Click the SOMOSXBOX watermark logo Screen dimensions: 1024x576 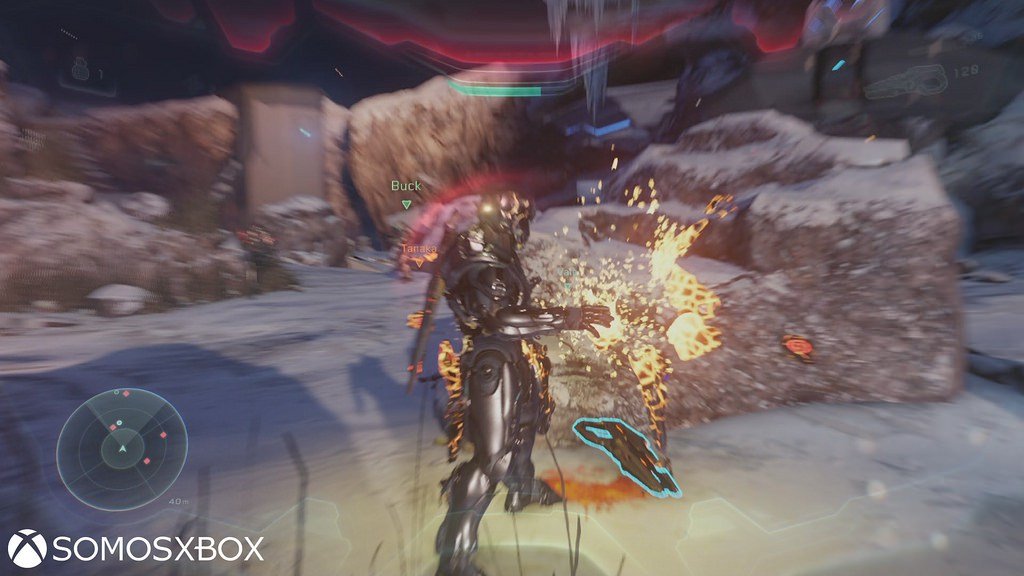[x=136, y=548]
